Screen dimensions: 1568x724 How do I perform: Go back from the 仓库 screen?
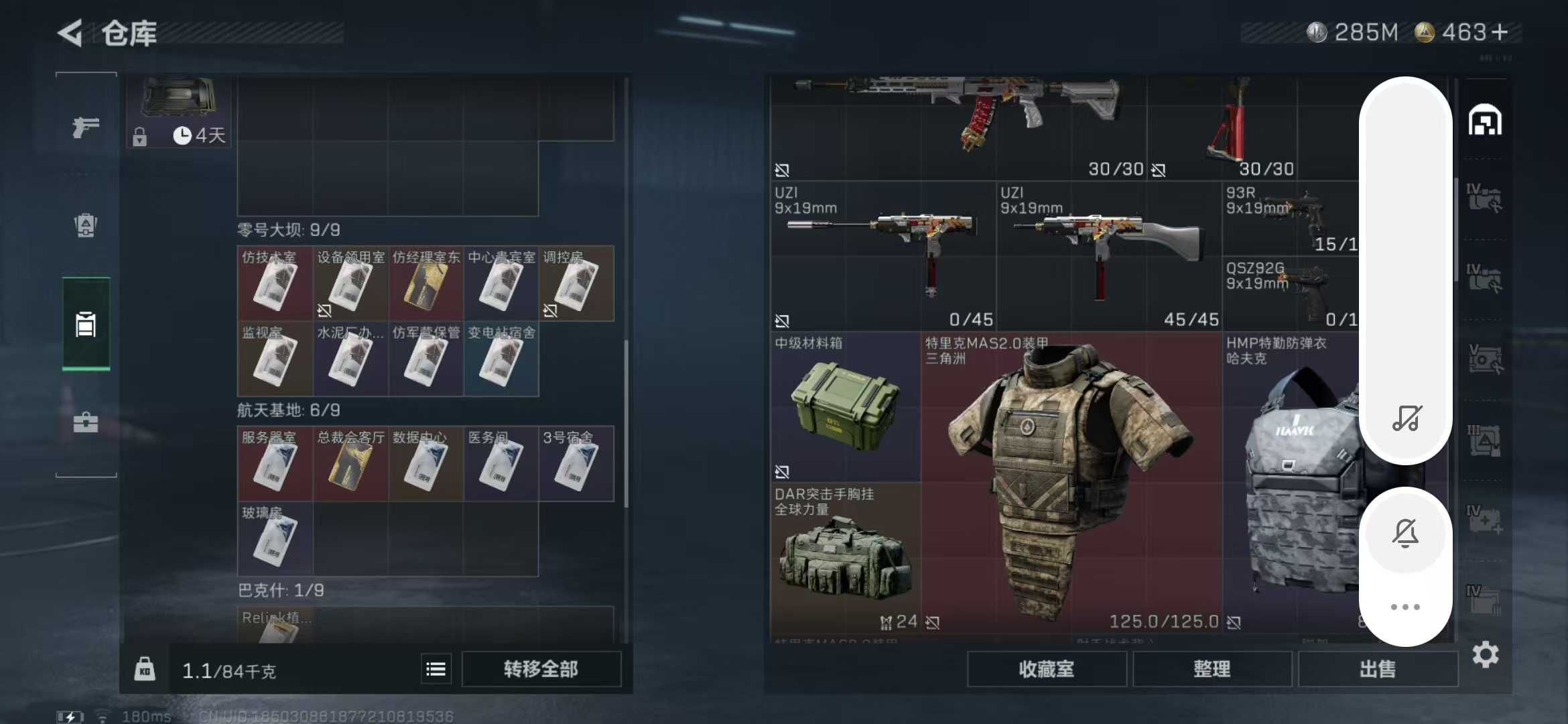coord(71,32)
